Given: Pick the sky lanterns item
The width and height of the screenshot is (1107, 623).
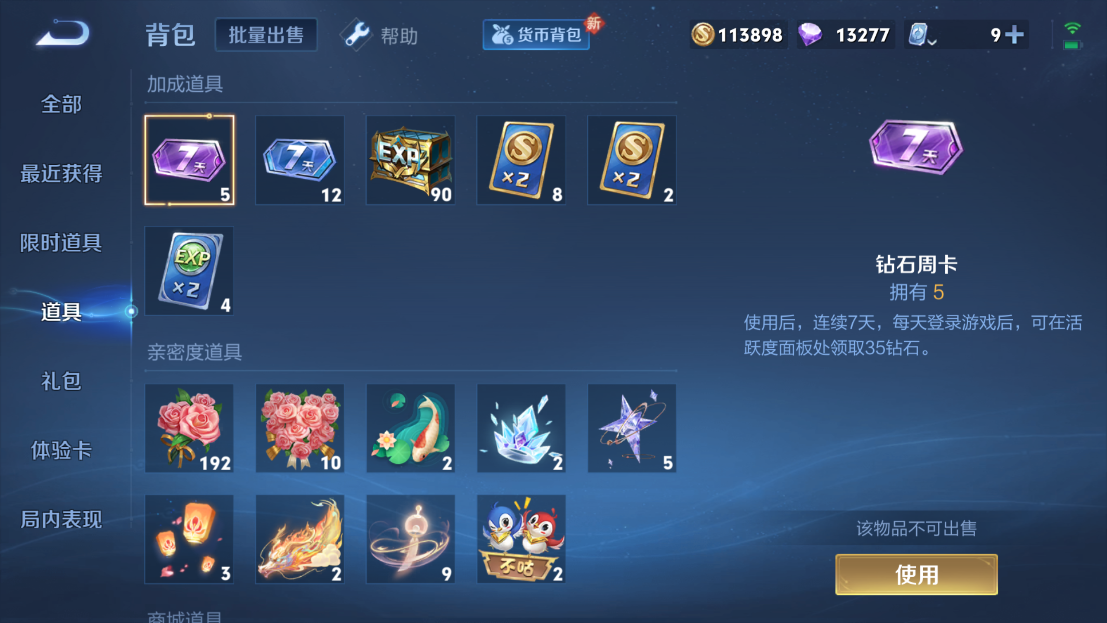Looking at the screenshot, I should click(189, 539).
